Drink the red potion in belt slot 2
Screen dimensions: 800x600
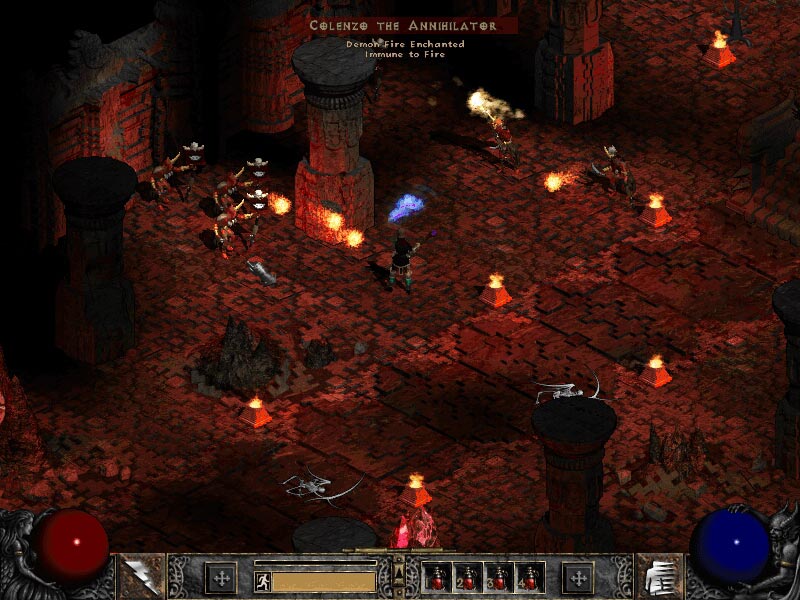pyautogui.click(x=467, y=578)
